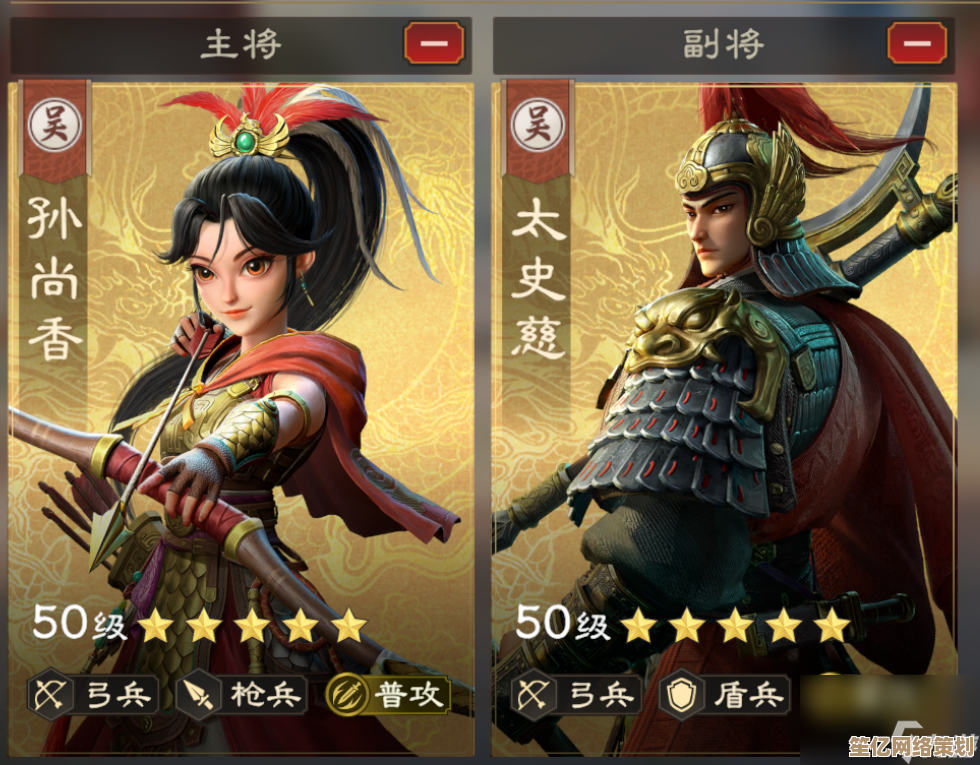Show the 盾兵 troop type tag
This screenshot has width=980, height=765.
click(725, 695)
